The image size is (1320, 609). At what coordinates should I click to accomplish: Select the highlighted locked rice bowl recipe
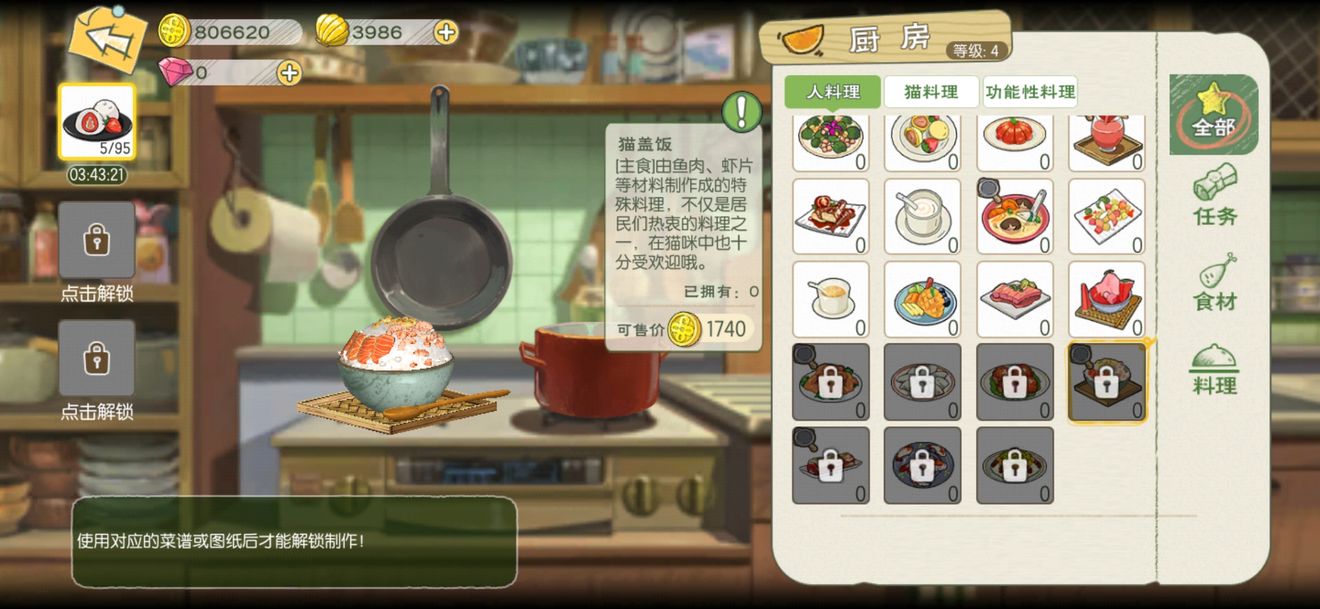pyautogui.click(x=1106, y=382)
